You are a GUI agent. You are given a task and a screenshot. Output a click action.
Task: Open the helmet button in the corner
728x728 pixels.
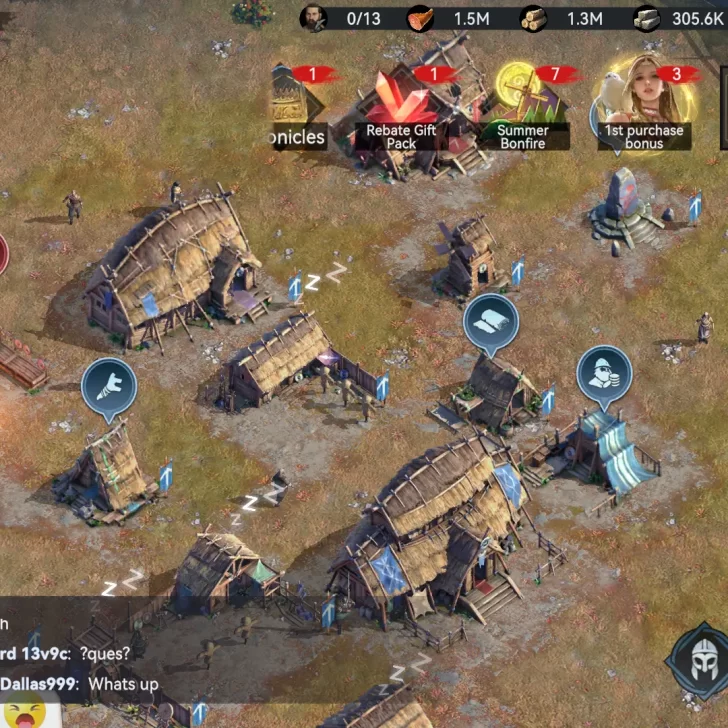point(701,661)
